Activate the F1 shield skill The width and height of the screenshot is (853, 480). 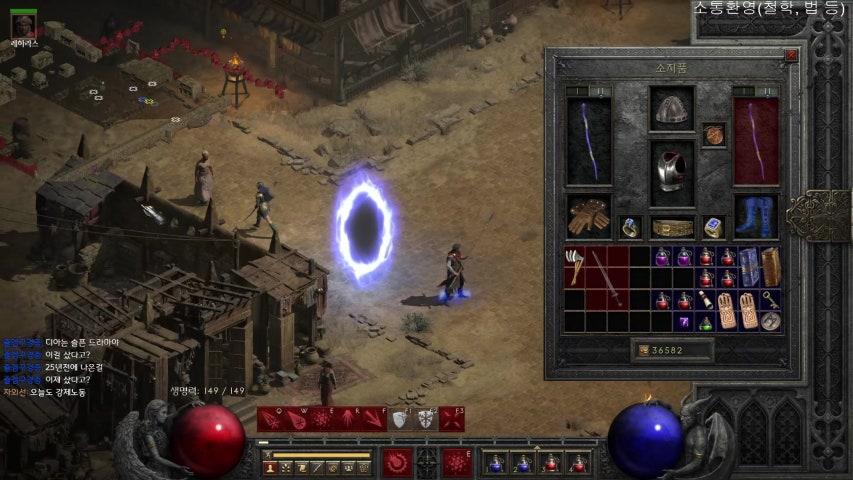click(x=400, y=419)
